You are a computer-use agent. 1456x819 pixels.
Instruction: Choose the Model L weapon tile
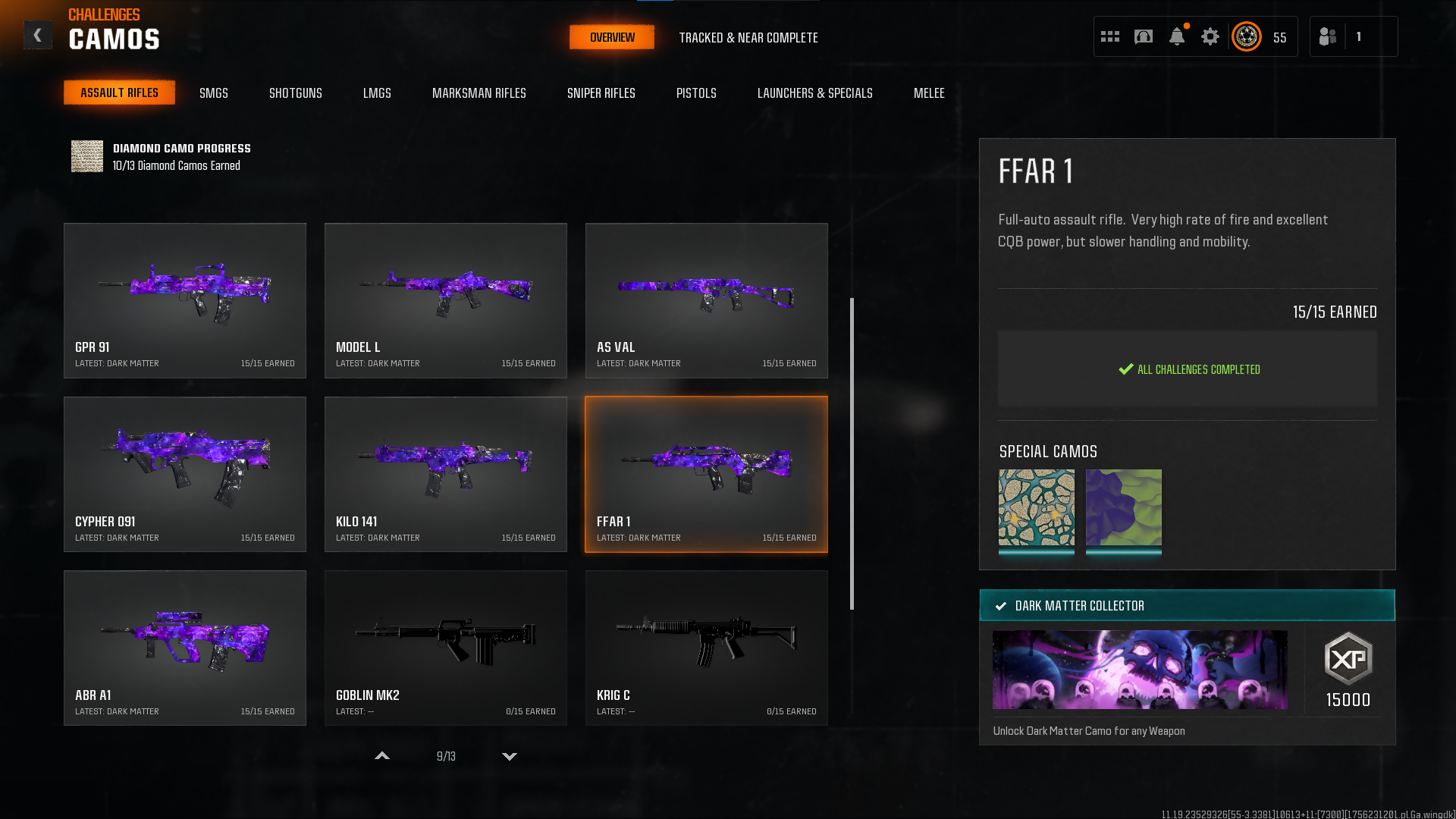(446, 300)
